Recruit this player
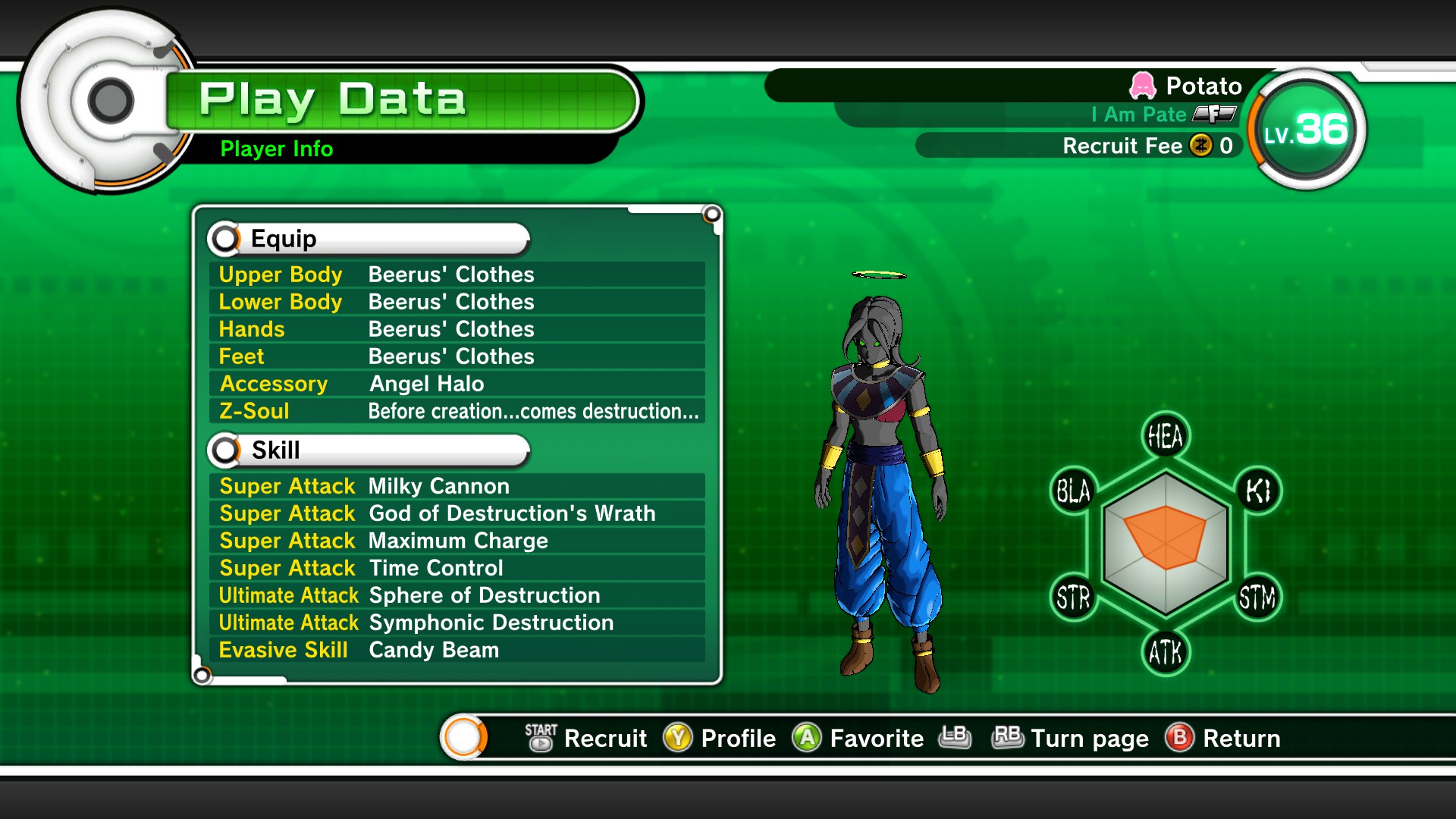 (586, 738)
